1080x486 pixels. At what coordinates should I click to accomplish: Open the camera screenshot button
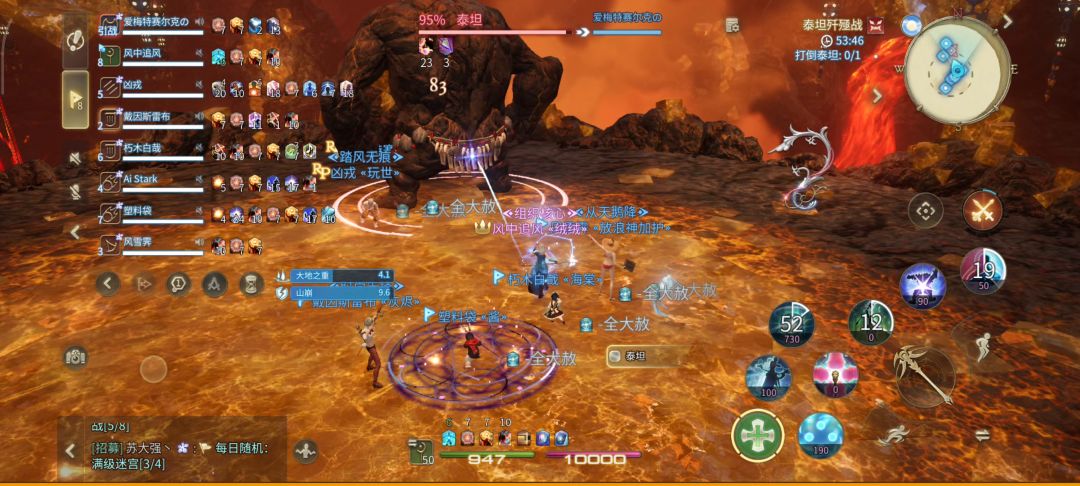point(75,356)
